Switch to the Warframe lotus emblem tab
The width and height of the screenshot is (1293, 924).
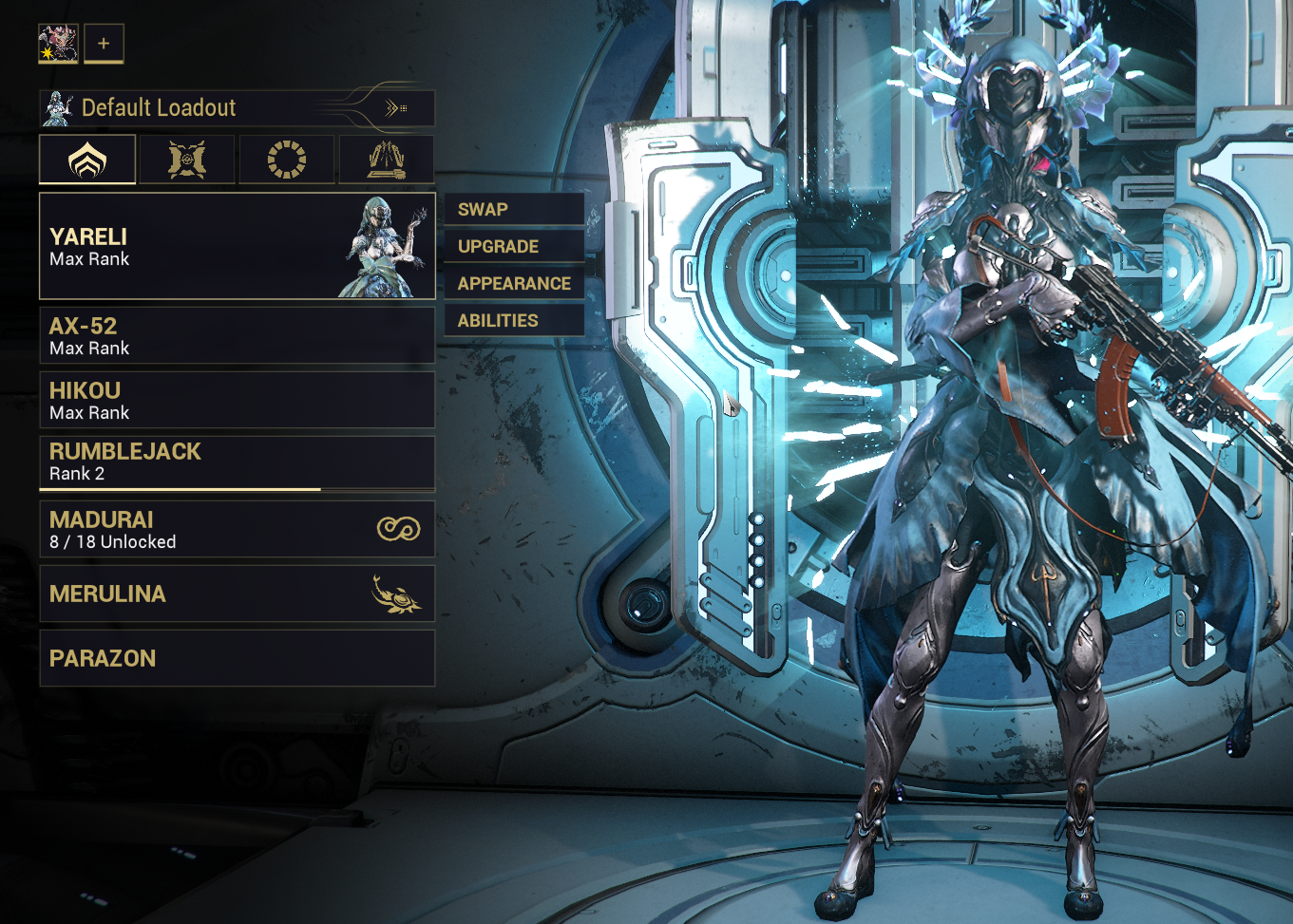click(87, 160)
